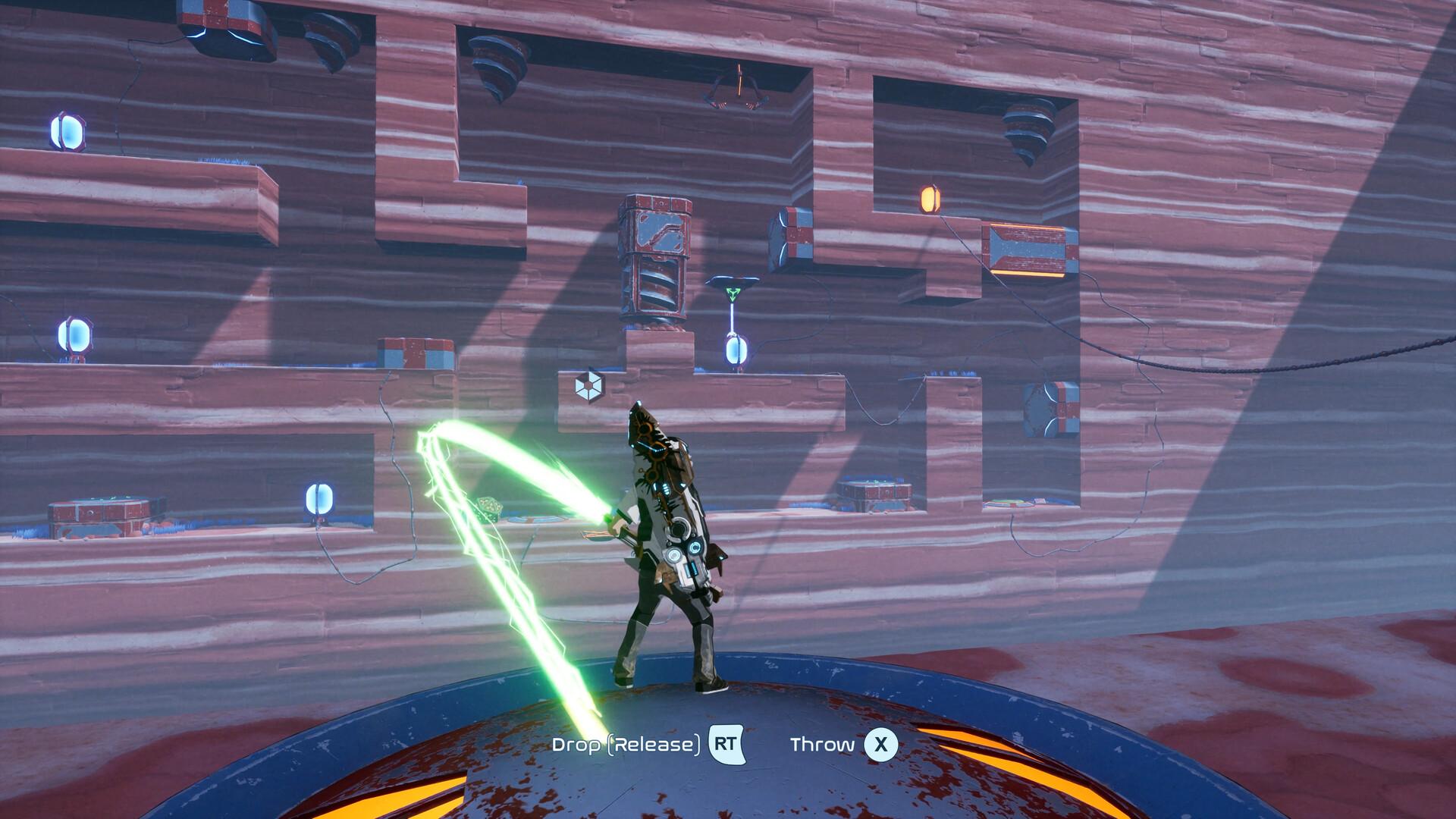Click the Throw action label
Screen dimensions: 1456x819
tap(823, 743)
